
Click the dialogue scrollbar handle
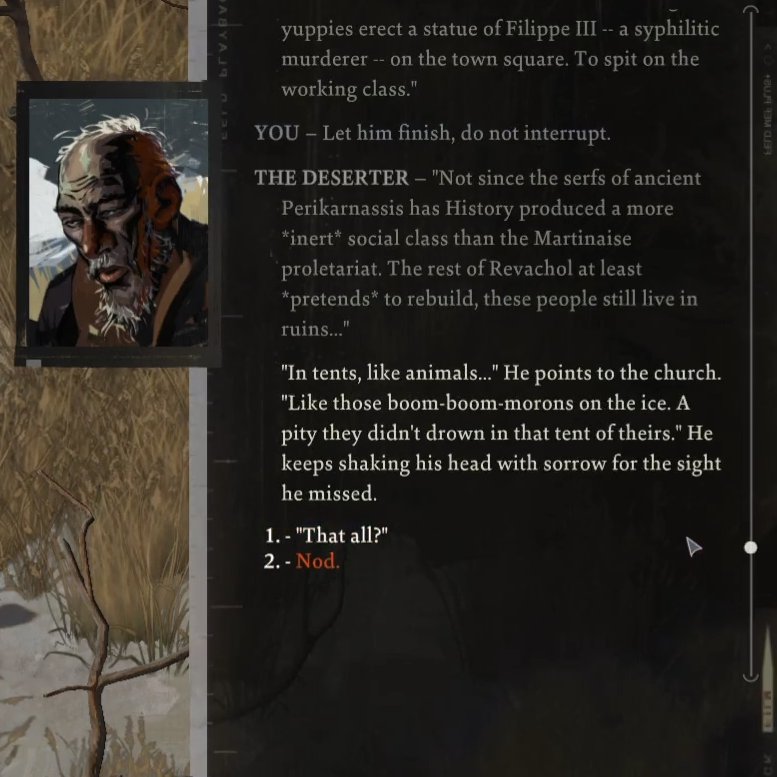751,547
